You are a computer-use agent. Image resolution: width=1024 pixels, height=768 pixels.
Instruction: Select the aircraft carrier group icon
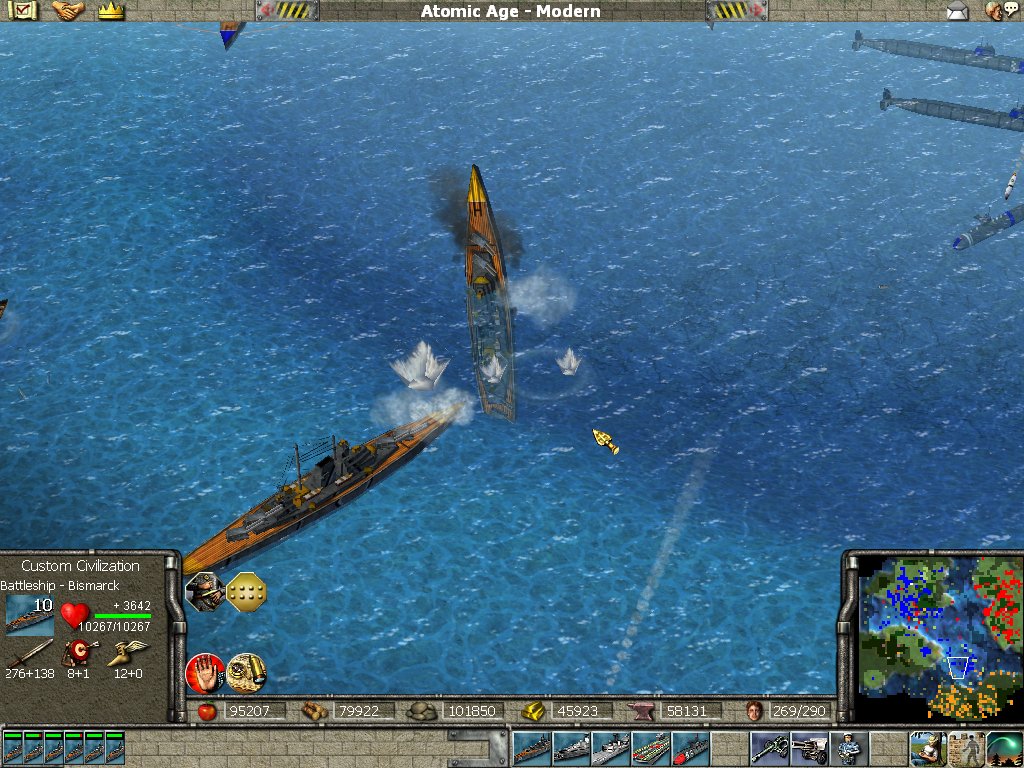pyautogui.click(x=651, y=748)
